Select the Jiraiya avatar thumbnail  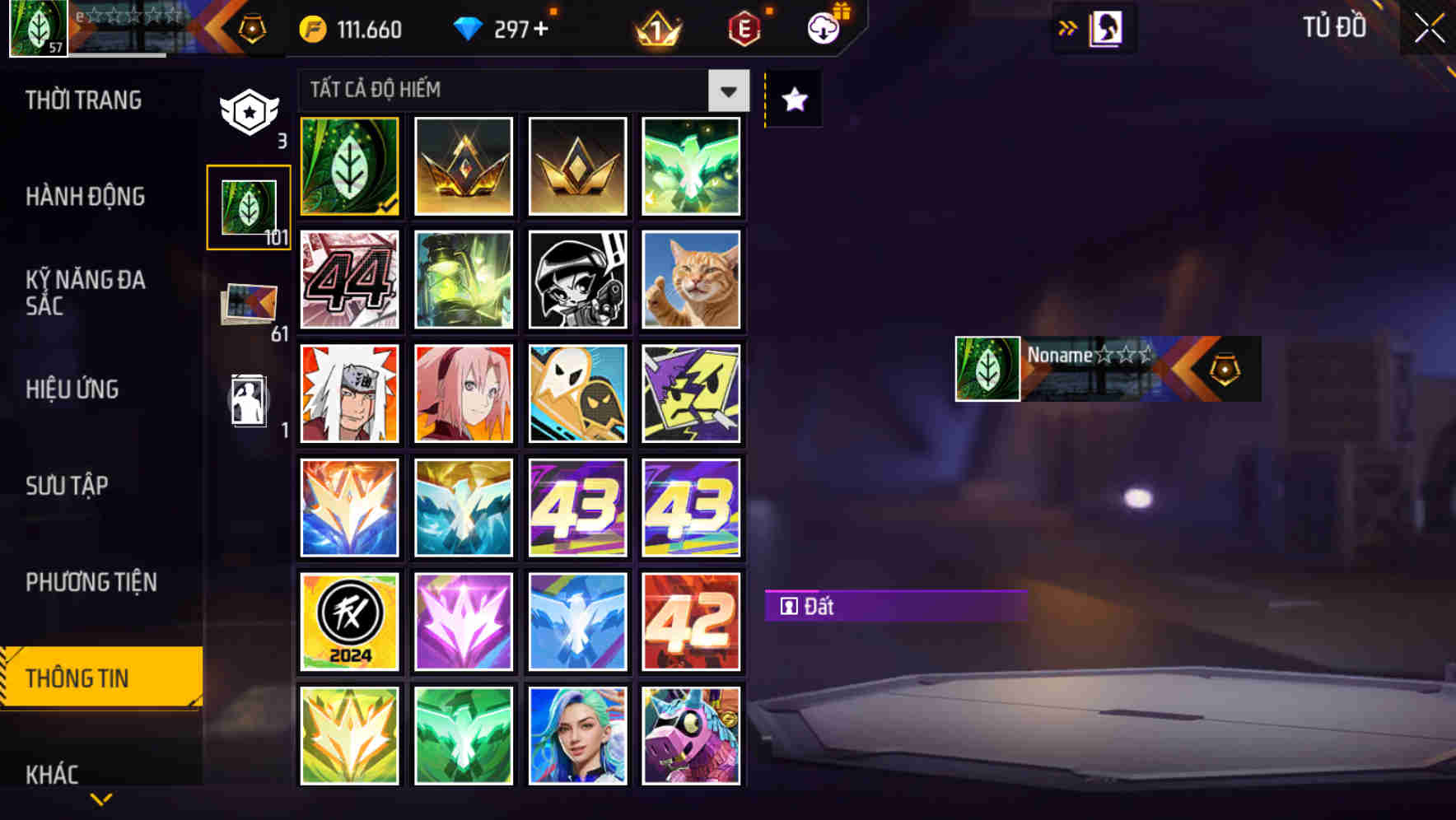tap(348, 394)
